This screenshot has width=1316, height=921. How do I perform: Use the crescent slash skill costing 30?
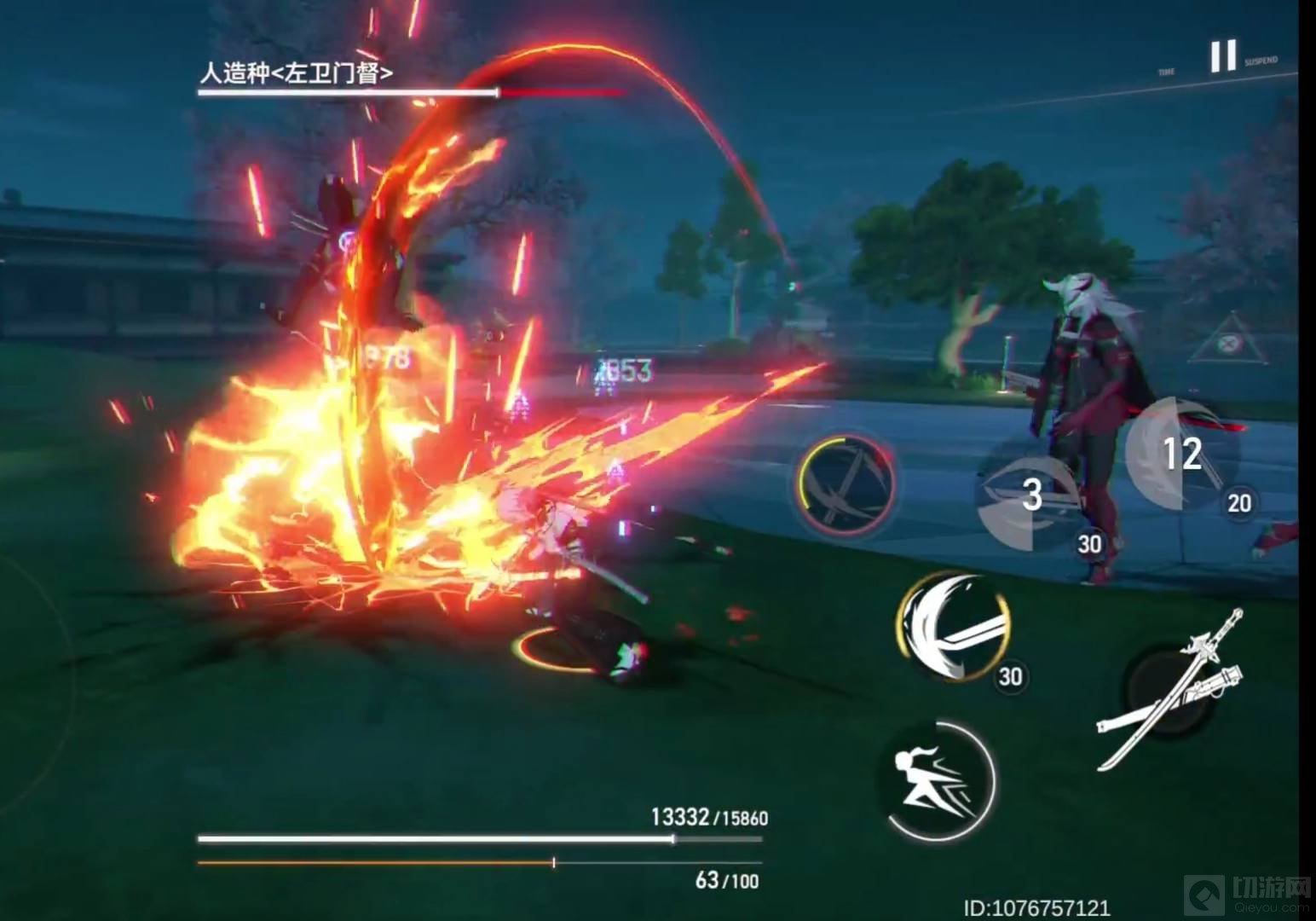coord(954,627)
